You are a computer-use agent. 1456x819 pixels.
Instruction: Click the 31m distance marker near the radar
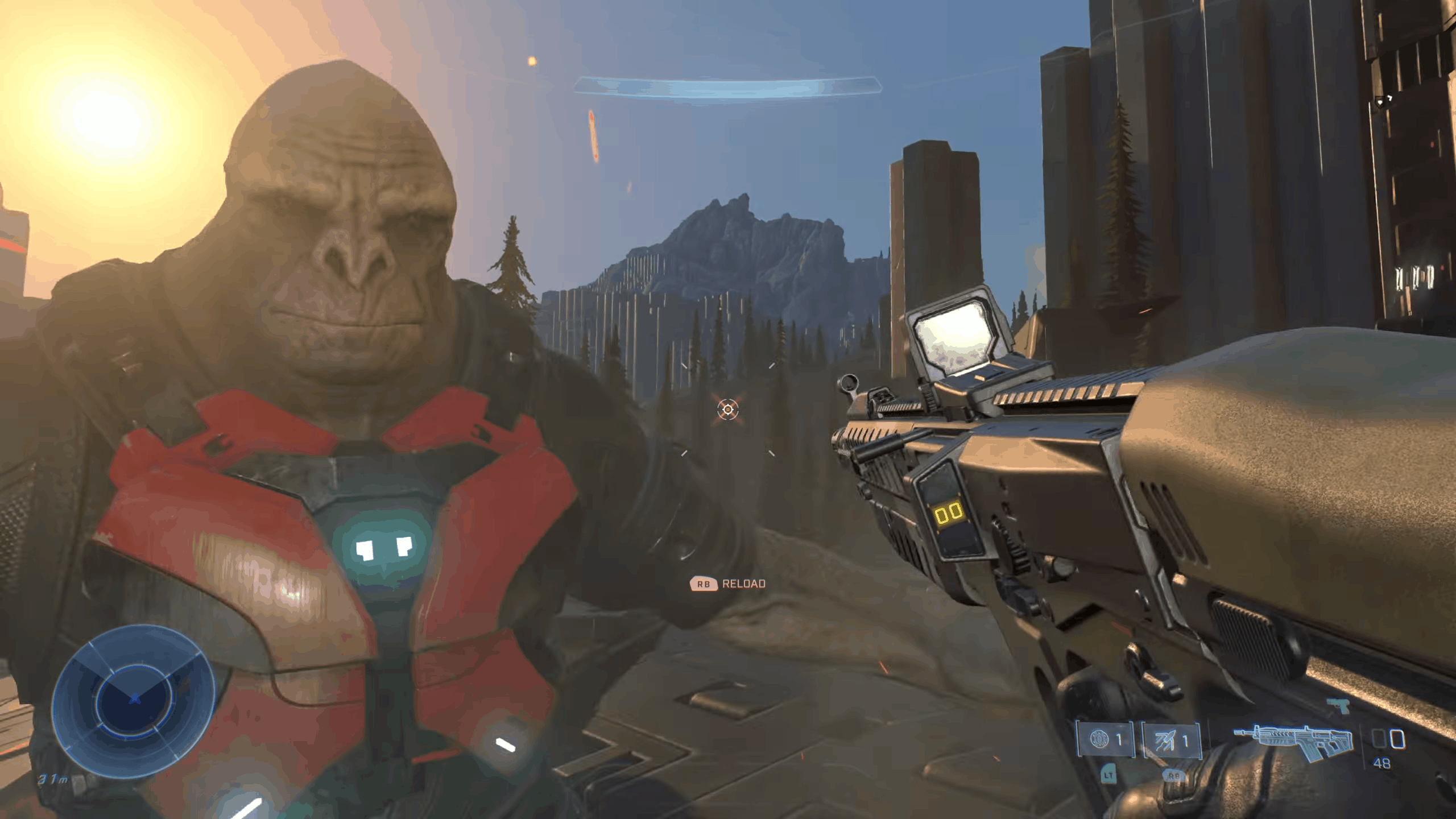[x=54, y=780]
